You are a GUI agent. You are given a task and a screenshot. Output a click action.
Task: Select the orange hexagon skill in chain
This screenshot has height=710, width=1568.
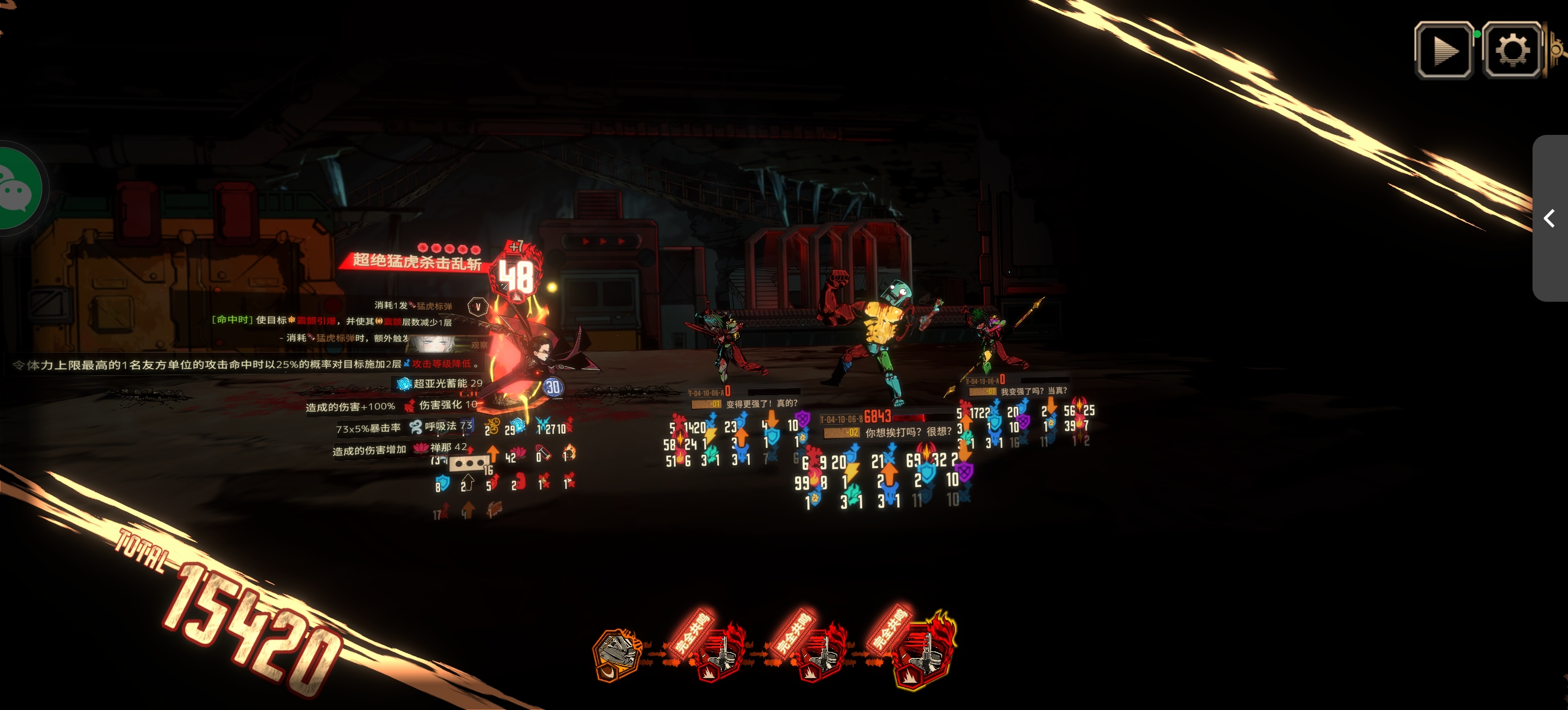point(617,654)
